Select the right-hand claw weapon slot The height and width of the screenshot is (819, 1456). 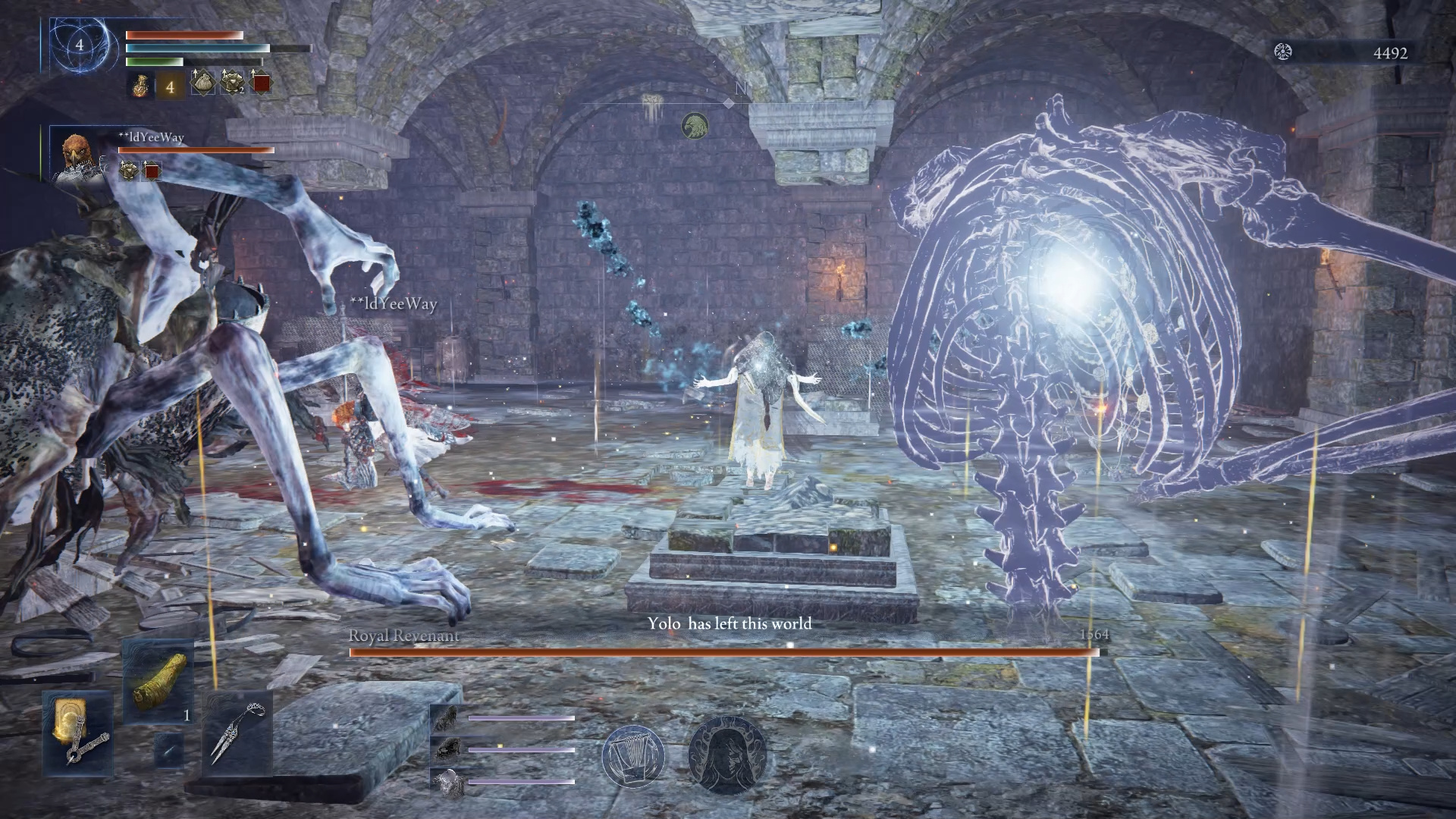237,733
